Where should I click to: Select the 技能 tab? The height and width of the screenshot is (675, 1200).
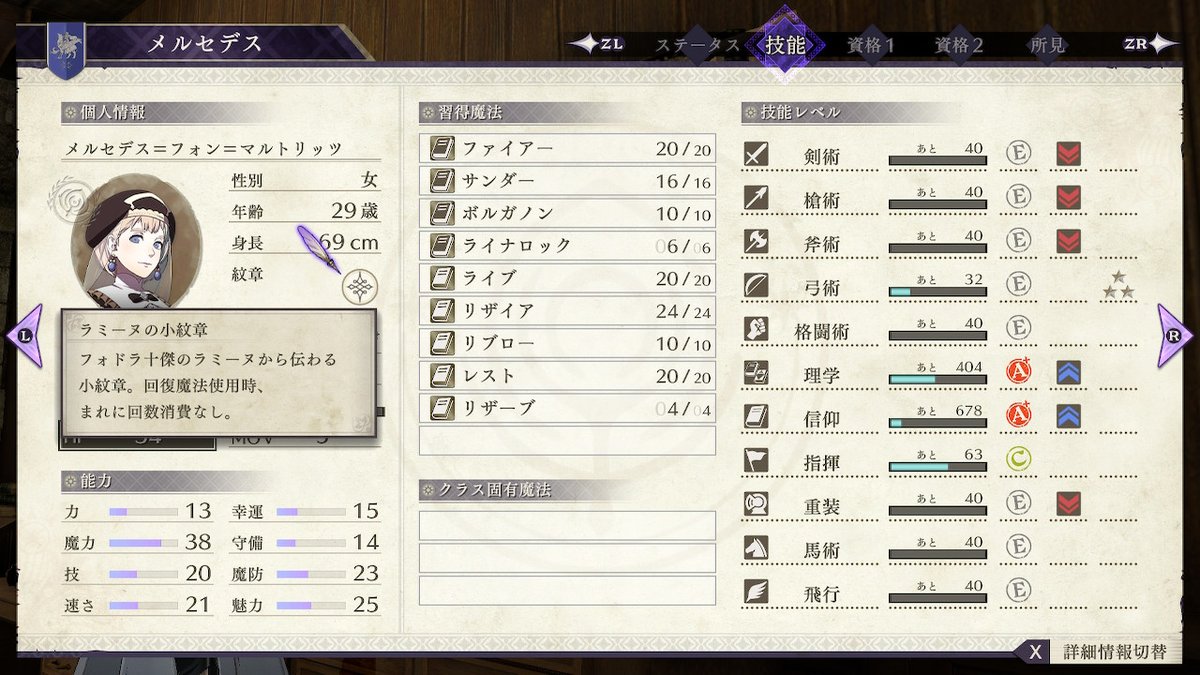[784, 45]
